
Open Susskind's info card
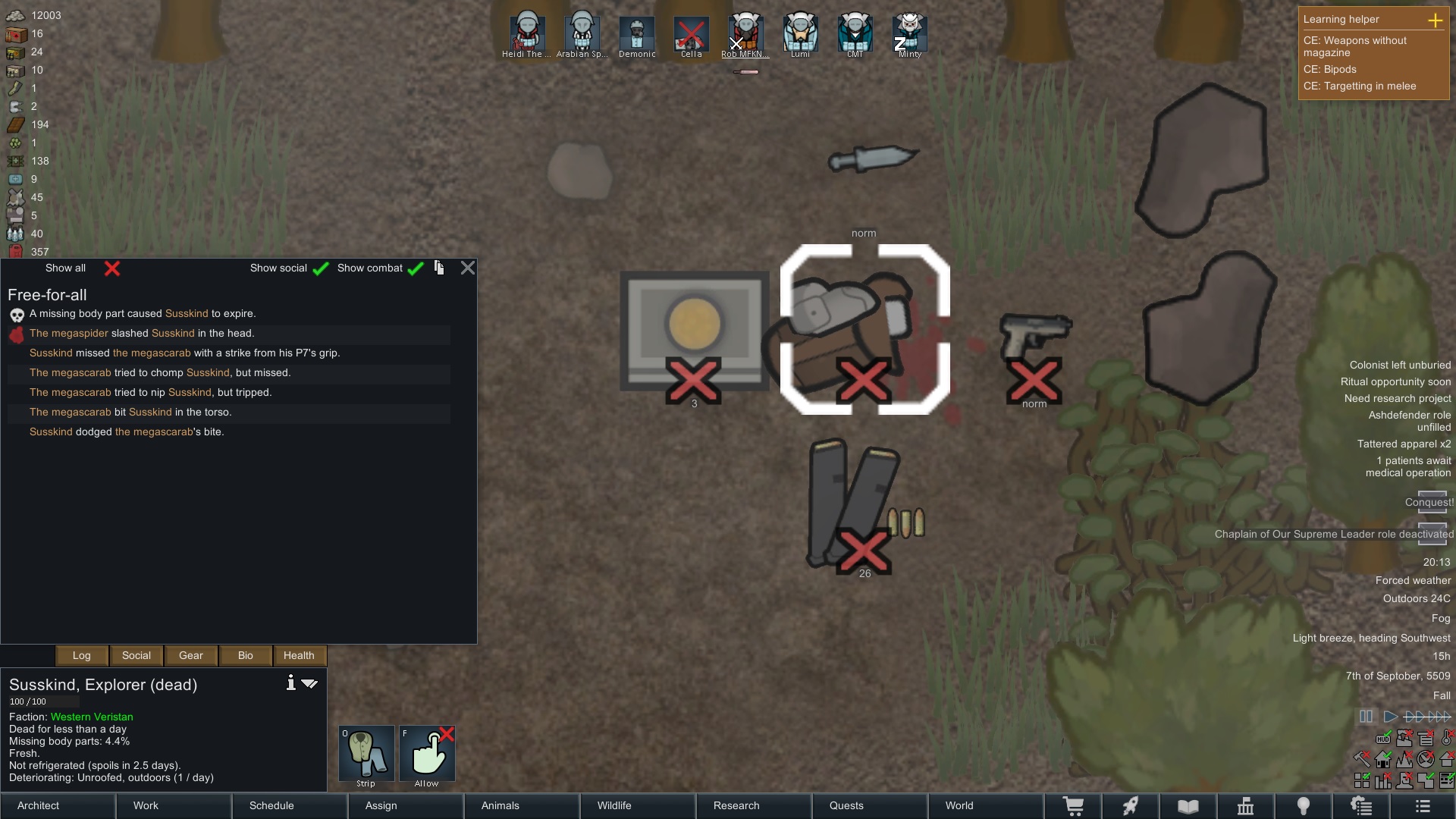[290, 682]
